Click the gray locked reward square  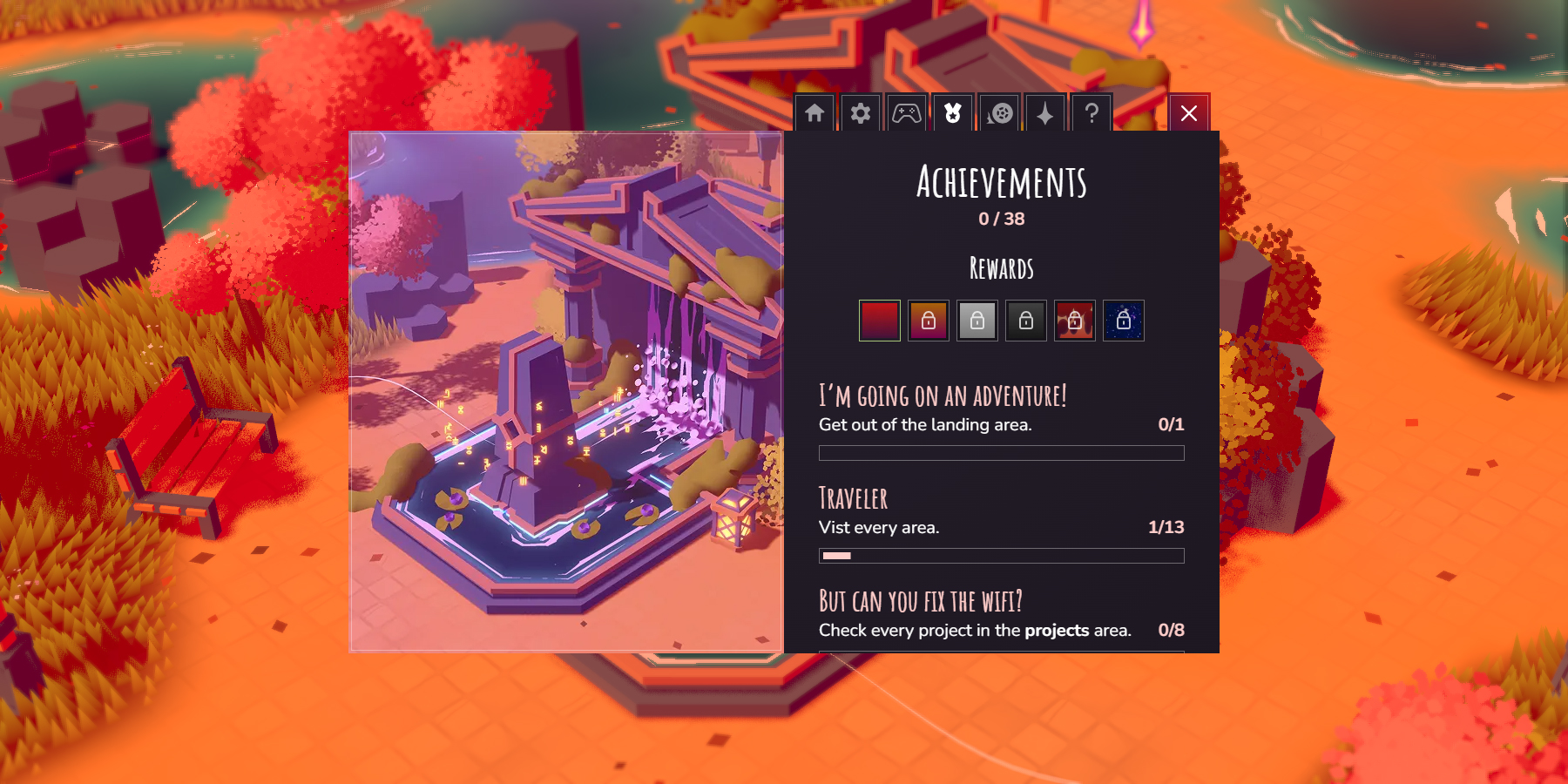pyautogui.click(x=977, y=321)
